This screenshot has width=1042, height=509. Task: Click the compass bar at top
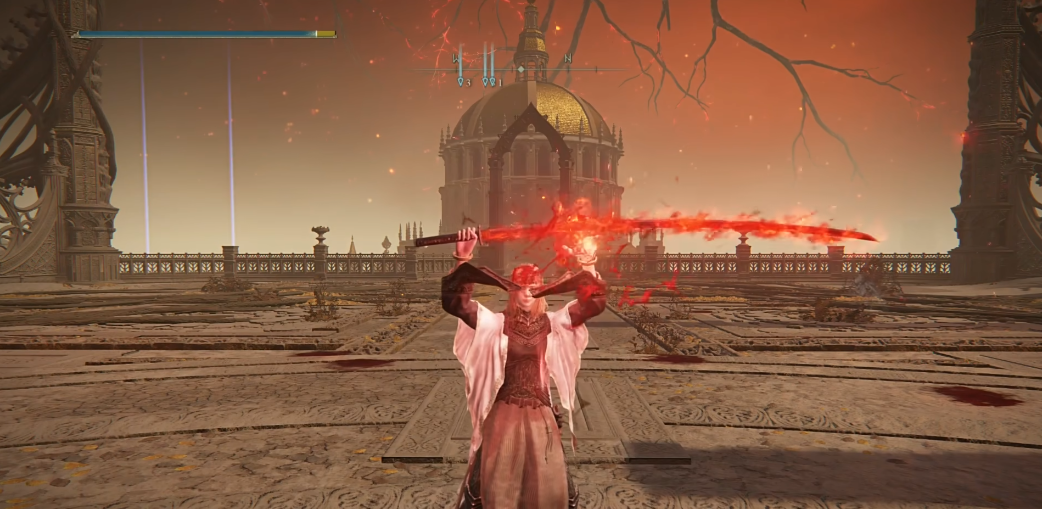(520, 69)
